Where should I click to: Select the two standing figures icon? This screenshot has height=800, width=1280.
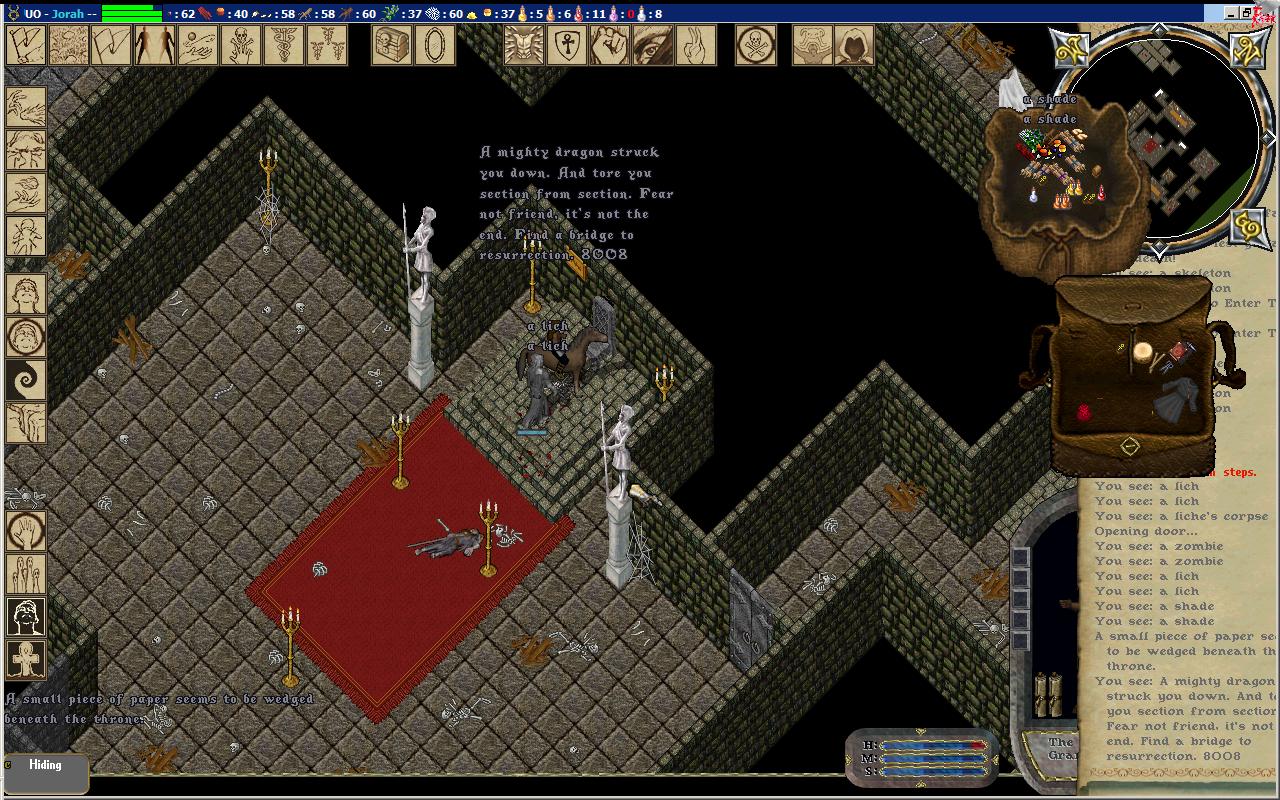click(154, 45)
